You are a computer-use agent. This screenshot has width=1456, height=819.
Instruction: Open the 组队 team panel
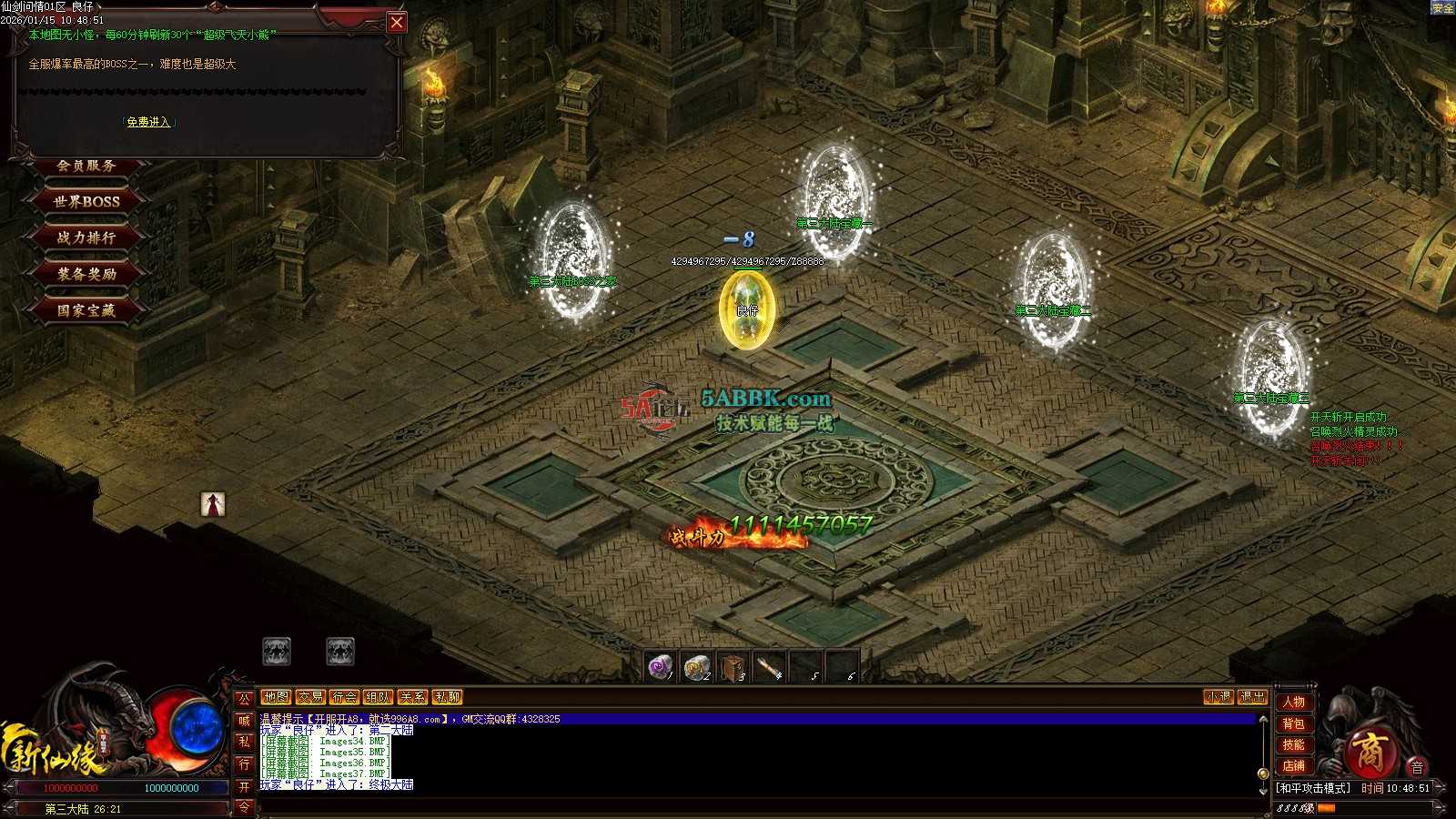[x=378, y=697]
